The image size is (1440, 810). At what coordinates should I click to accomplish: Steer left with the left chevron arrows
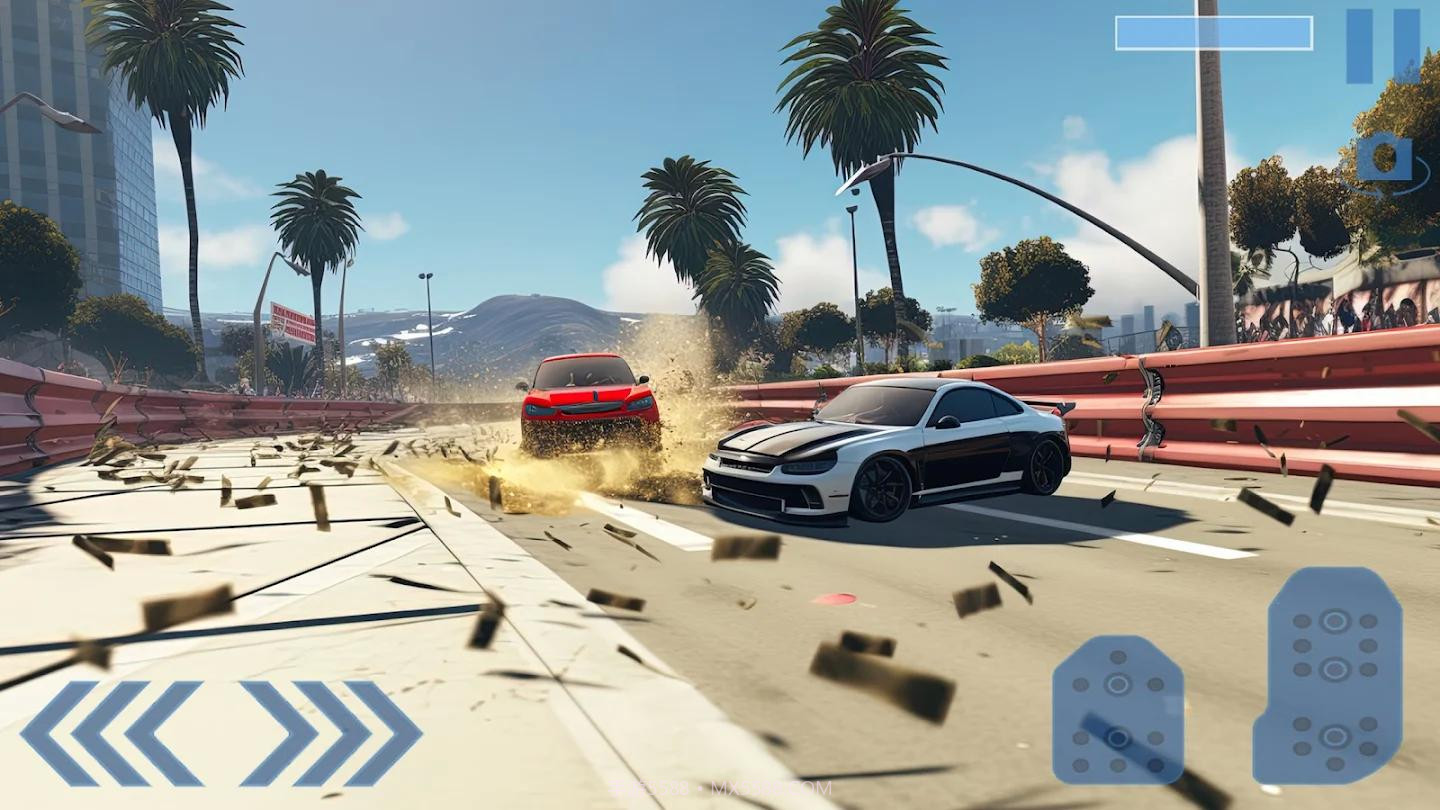(110, 734)
